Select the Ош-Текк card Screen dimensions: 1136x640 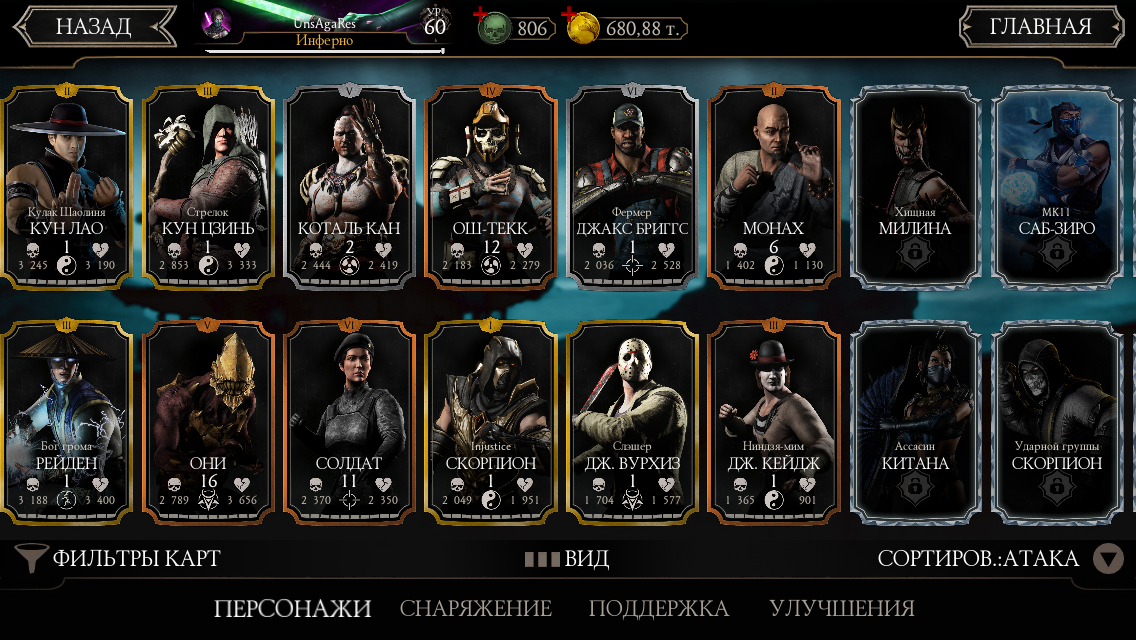[x=490, y=187]
